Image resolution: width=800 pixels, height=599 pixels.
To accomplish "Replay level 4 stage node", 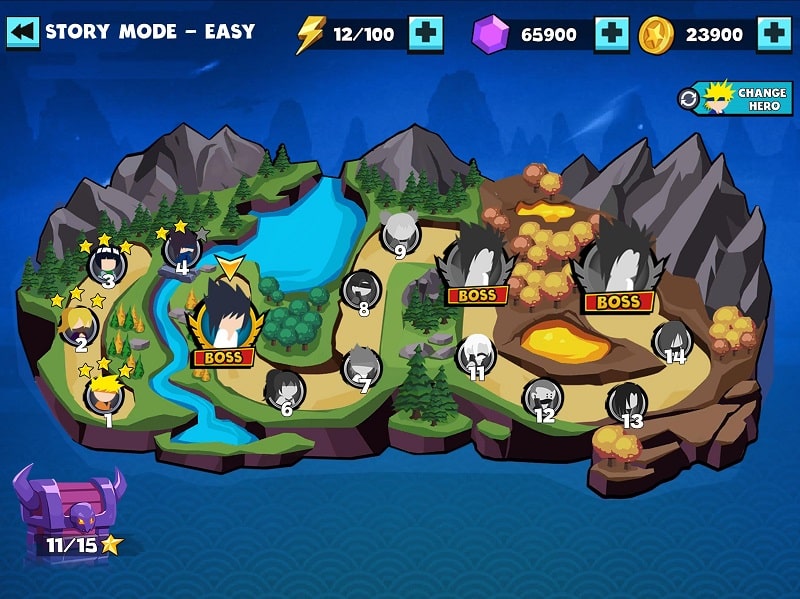I will [181, 247].
